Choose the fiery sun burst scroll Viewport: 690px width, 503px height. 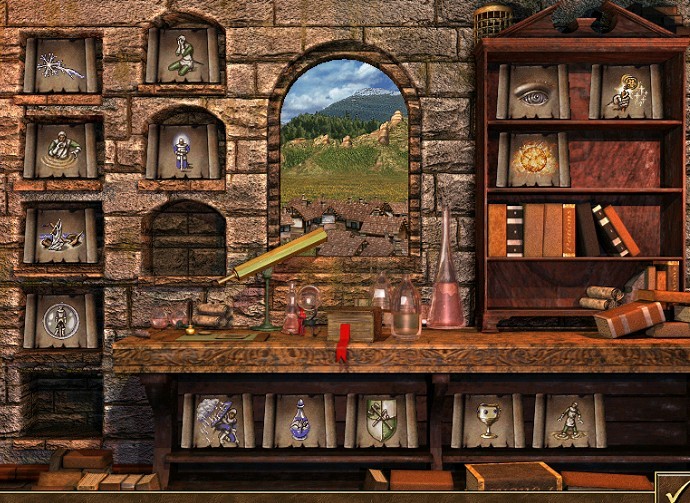532,159
